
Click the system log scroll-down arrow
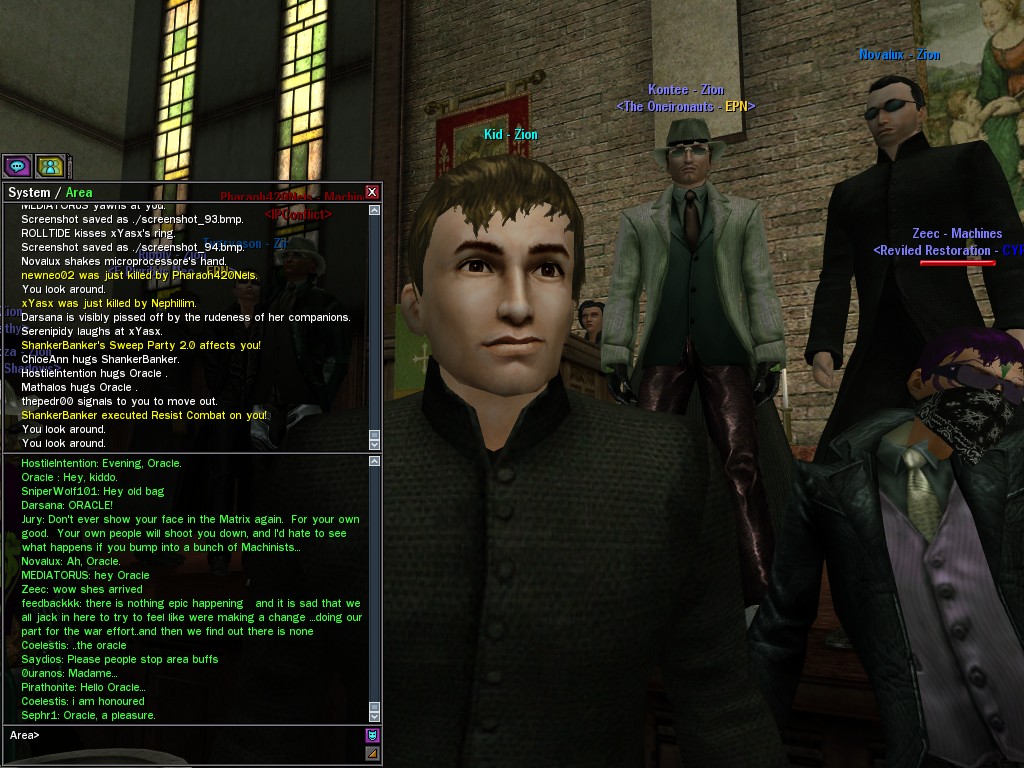pyautogui.click(x=375, y=444)
